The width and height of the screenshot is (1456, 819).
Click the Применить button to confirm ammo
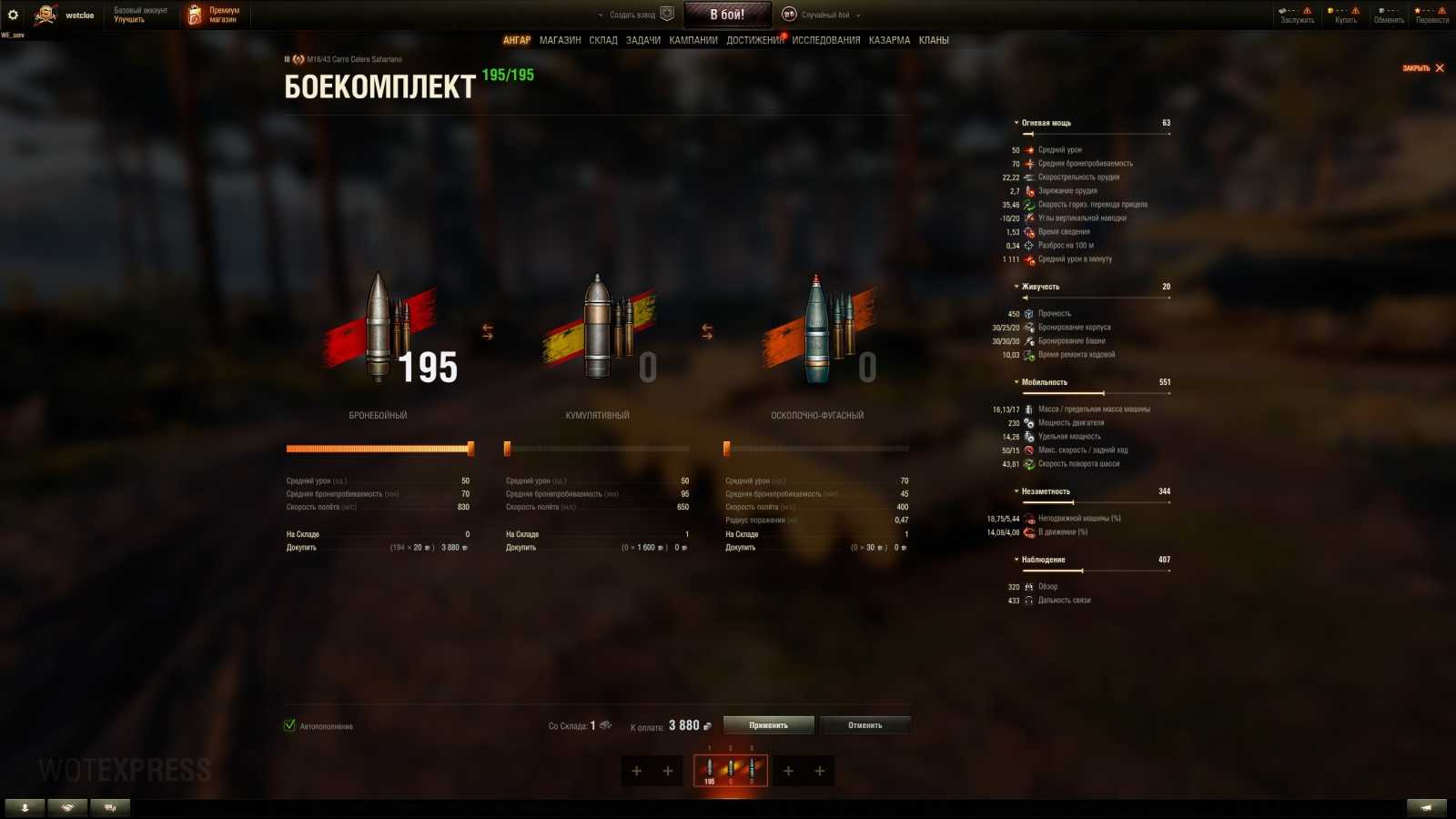(x=767, y=724)
